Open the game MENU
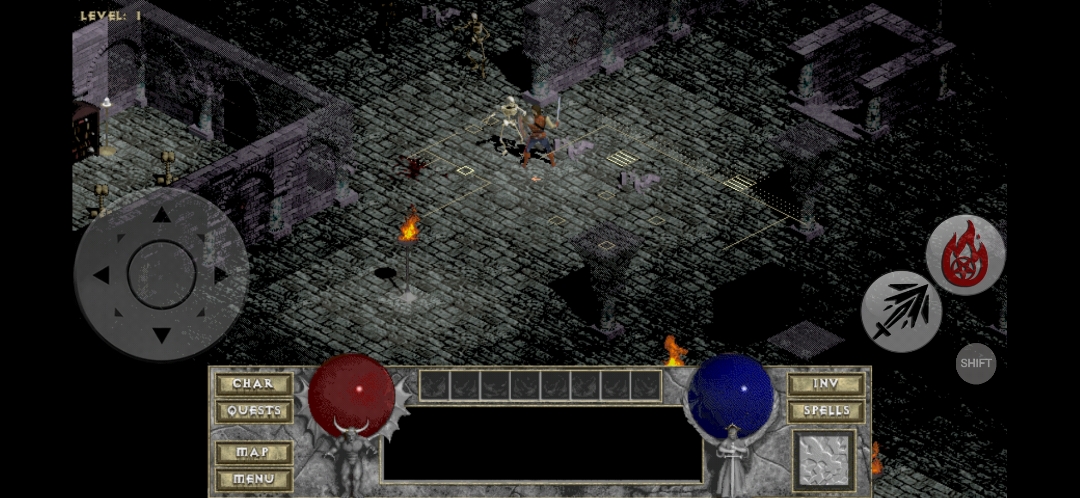The width and height of the screenshot is (1080, 498). (x=253, y=479)
